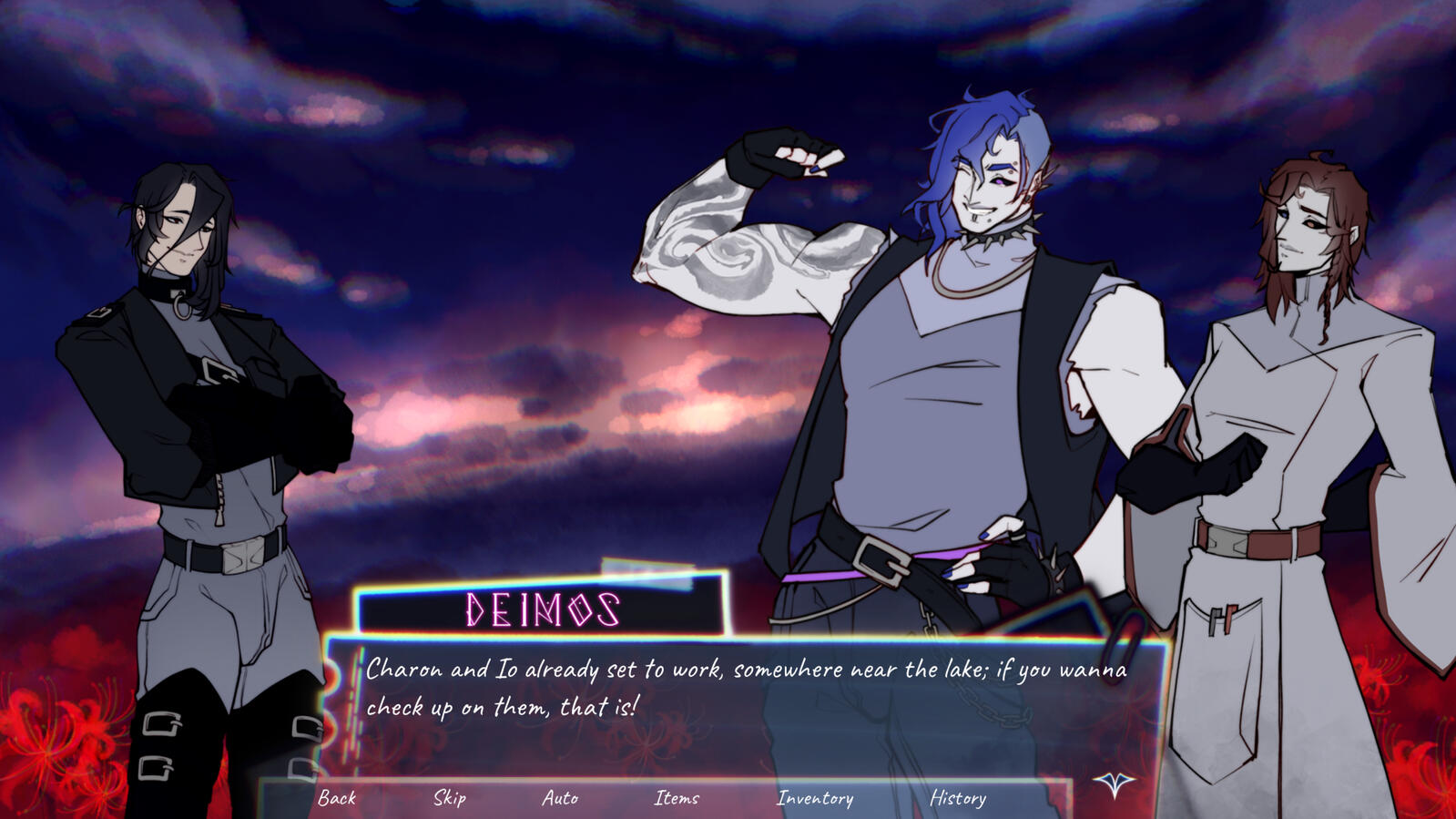Viewport: 1456px width, 819px height.
Task: Open the Inventory screen
Action: pos(815,798)
